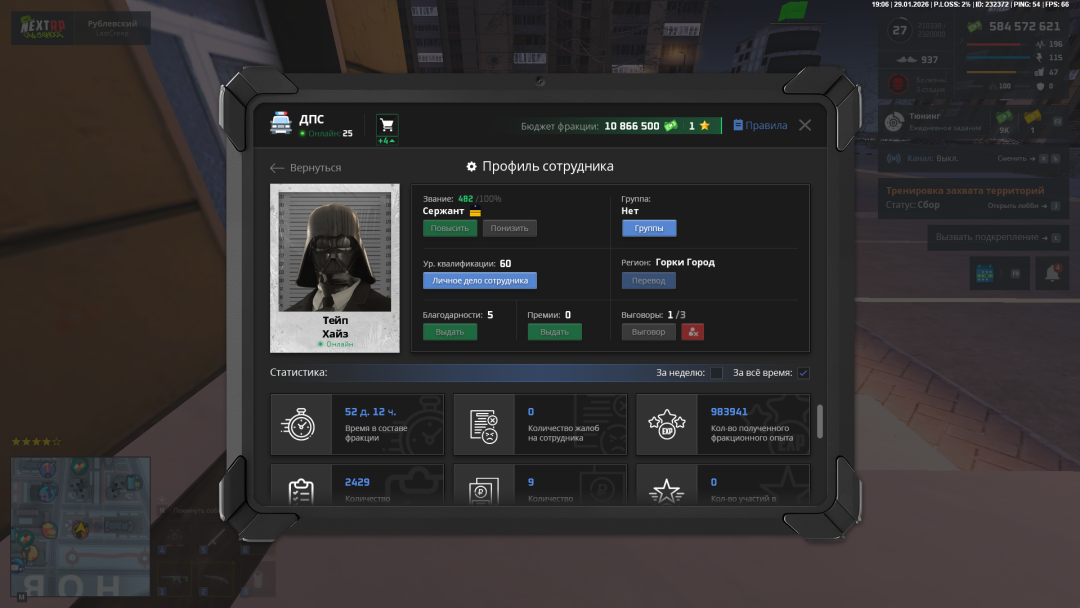The width and height of the screenshot is (1080, 608).
Task: Toggle the За всё время checkbox
Action: point(803,373)
